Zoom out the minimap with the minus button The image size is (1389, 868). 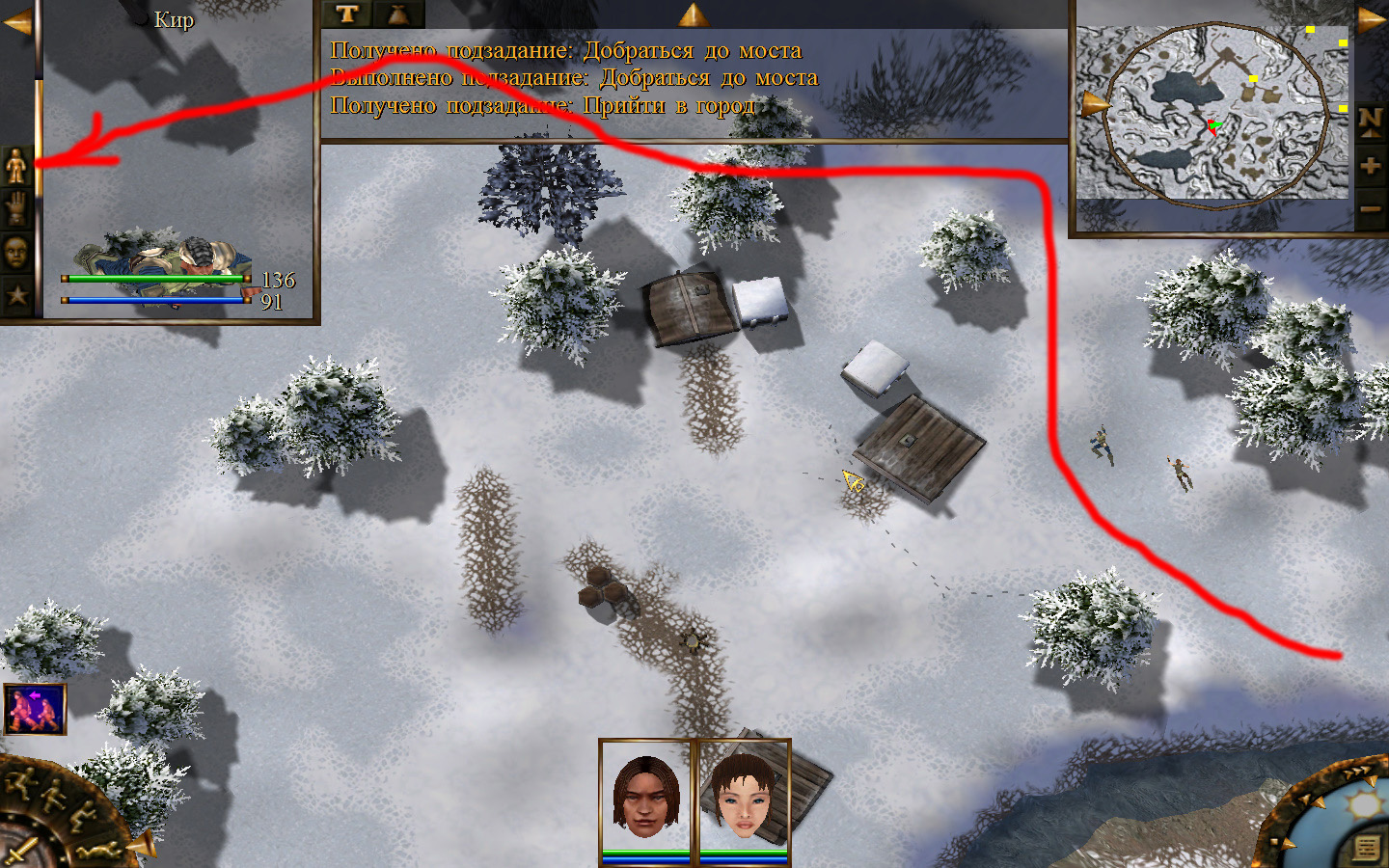[1371, 208]
